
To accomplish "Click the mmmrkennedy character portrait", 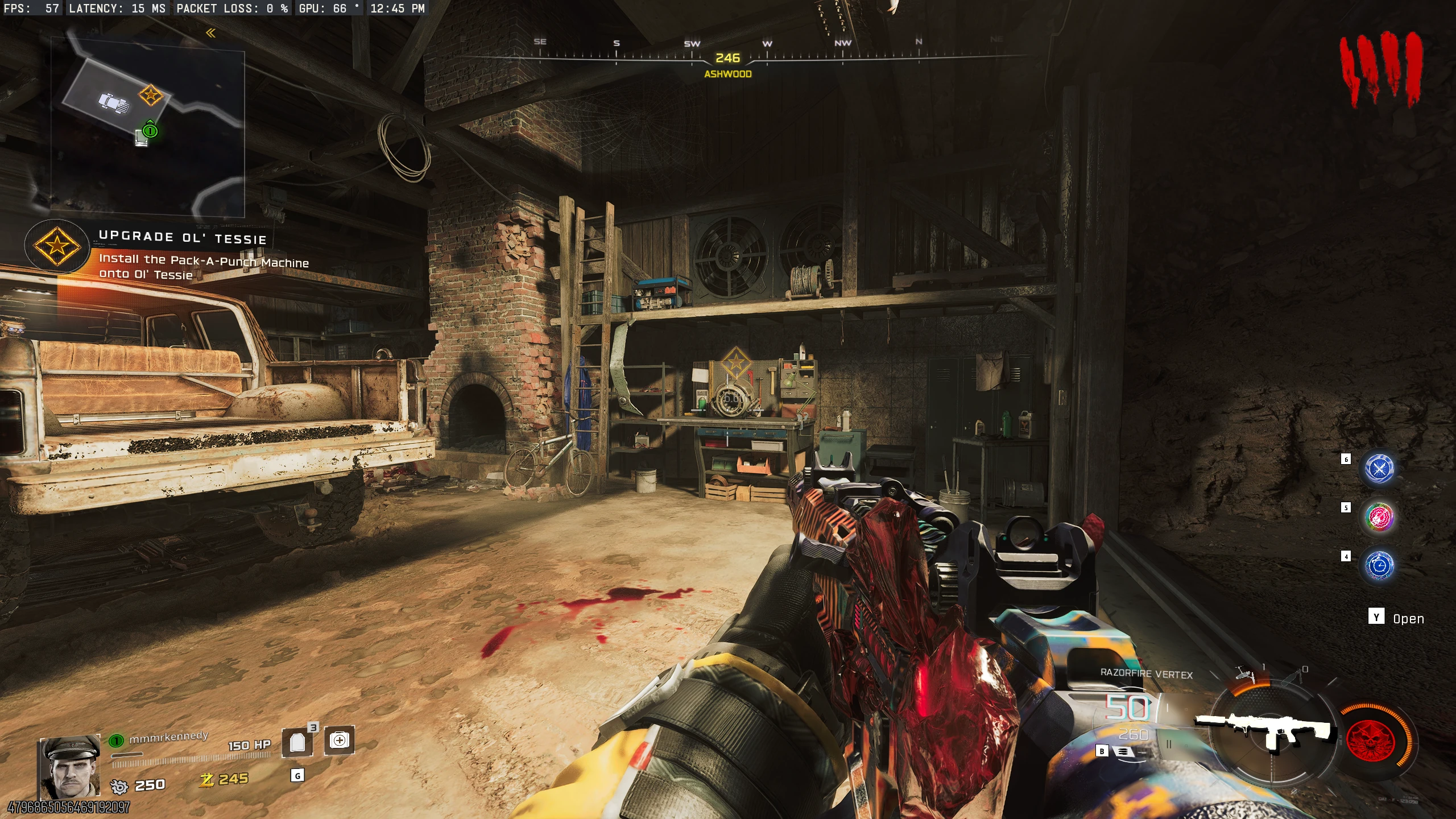I will coord(70,767).
